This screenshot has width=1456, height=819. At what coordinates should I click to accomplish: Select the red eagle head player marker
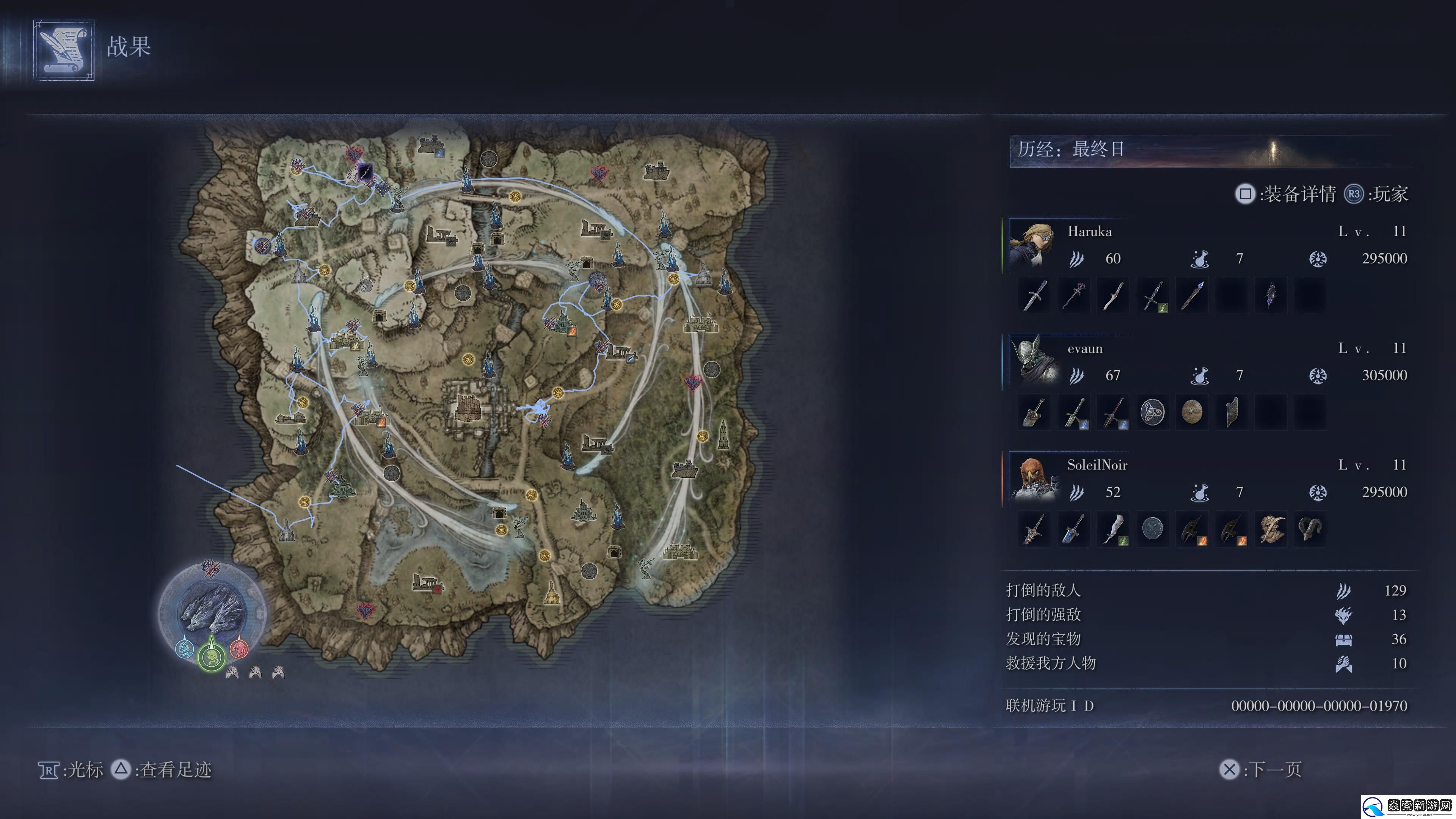click(239, 648)
